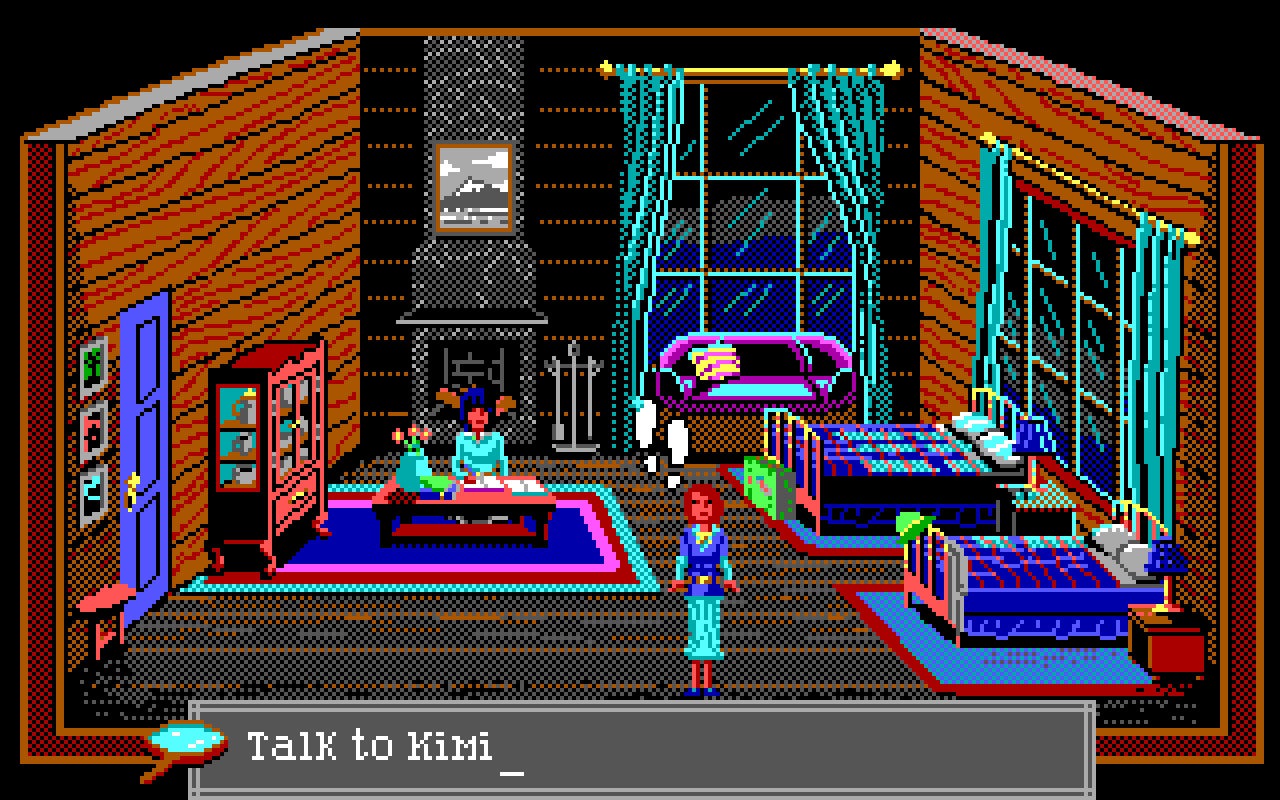
Task: Click the cabinet drawer handle
Action: pos(299,495)
